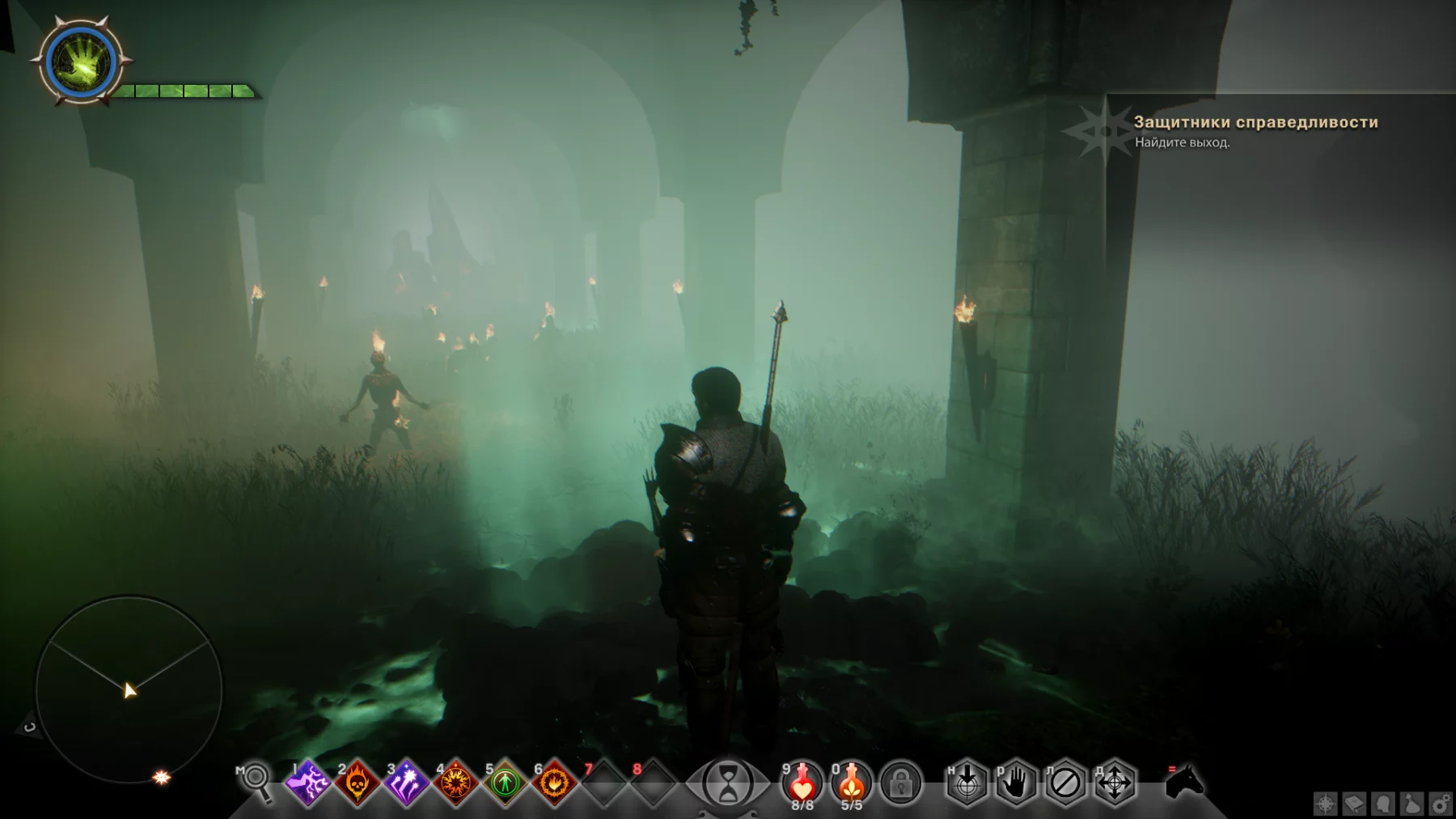1456x819 pixels.
Task: Order party to hold position
Action: click(x=1016, y=783)
